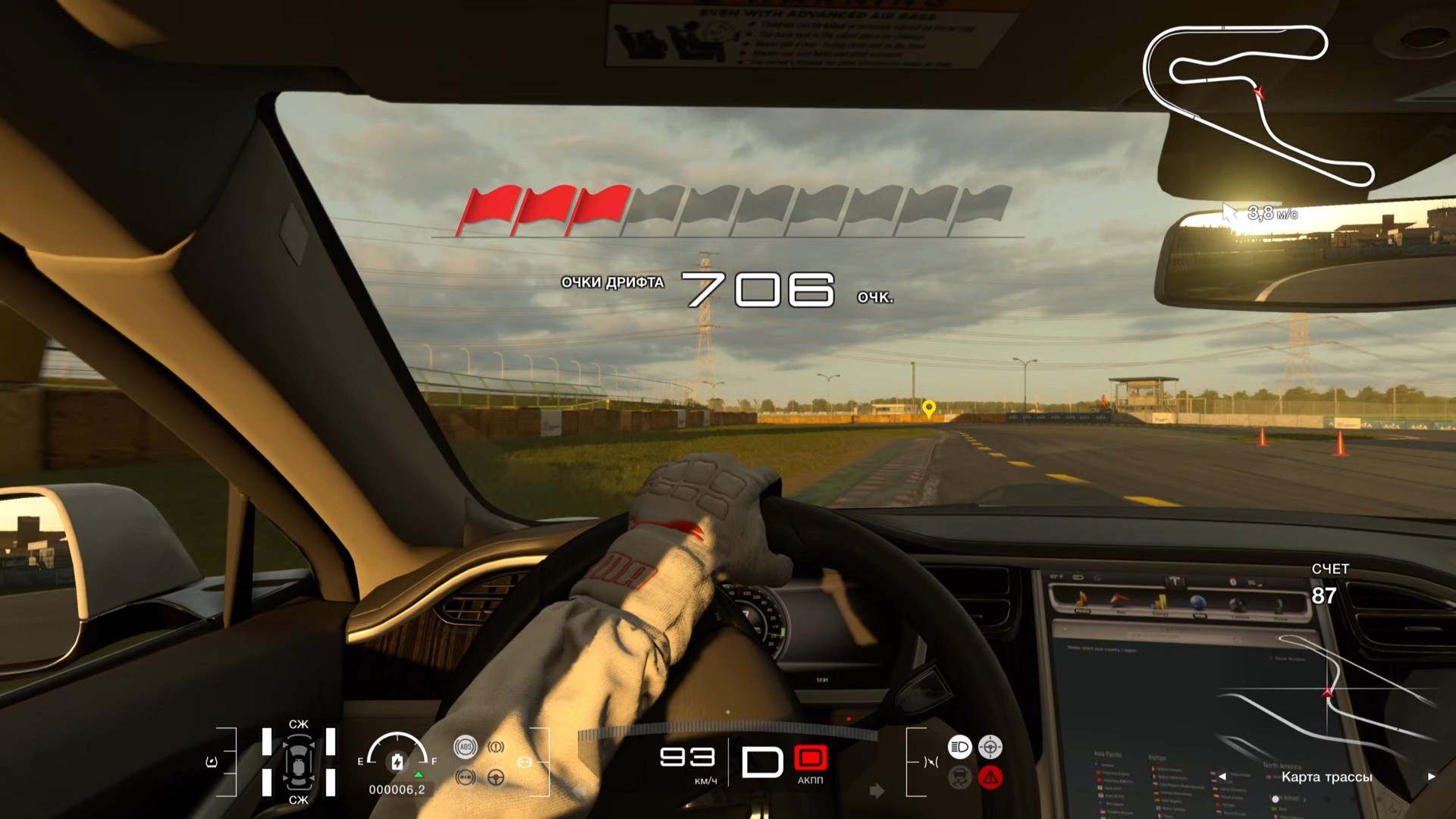Click the red hazard warning triangle icon

(x=990, y=777)
